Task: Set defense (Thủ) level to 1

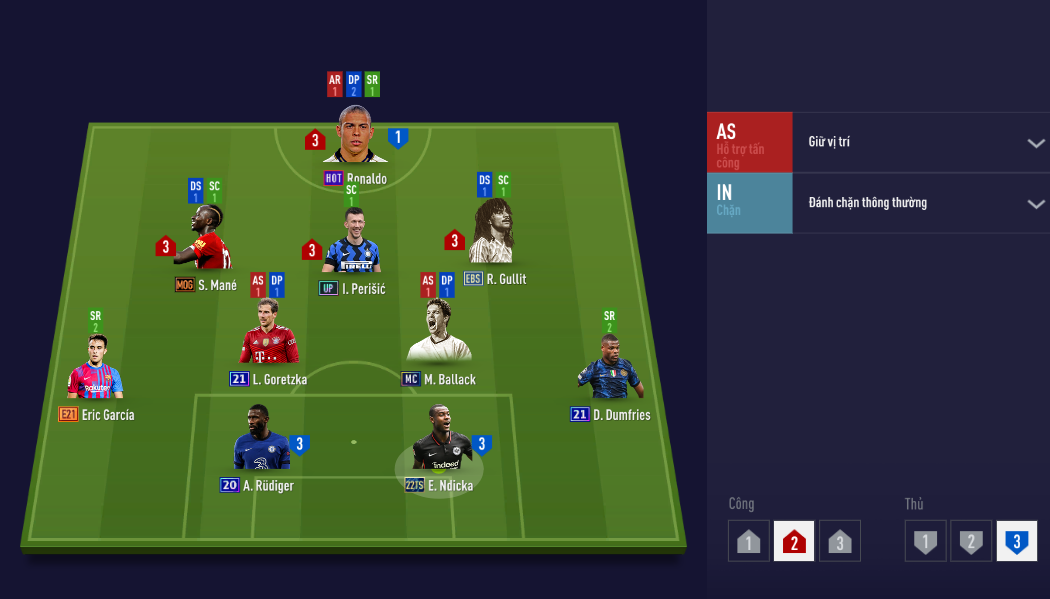Action: click(926, 542)
